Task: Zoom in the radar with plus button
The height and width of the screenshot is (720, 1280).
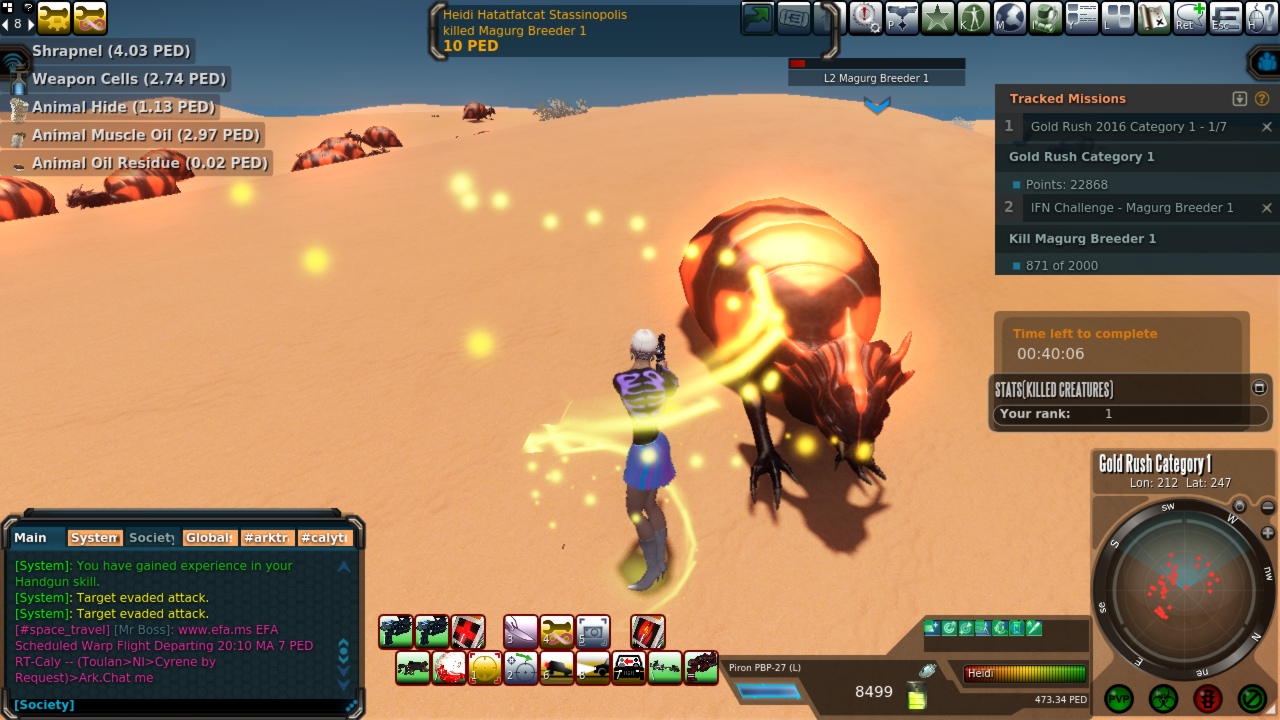Action: point(1268,533)
